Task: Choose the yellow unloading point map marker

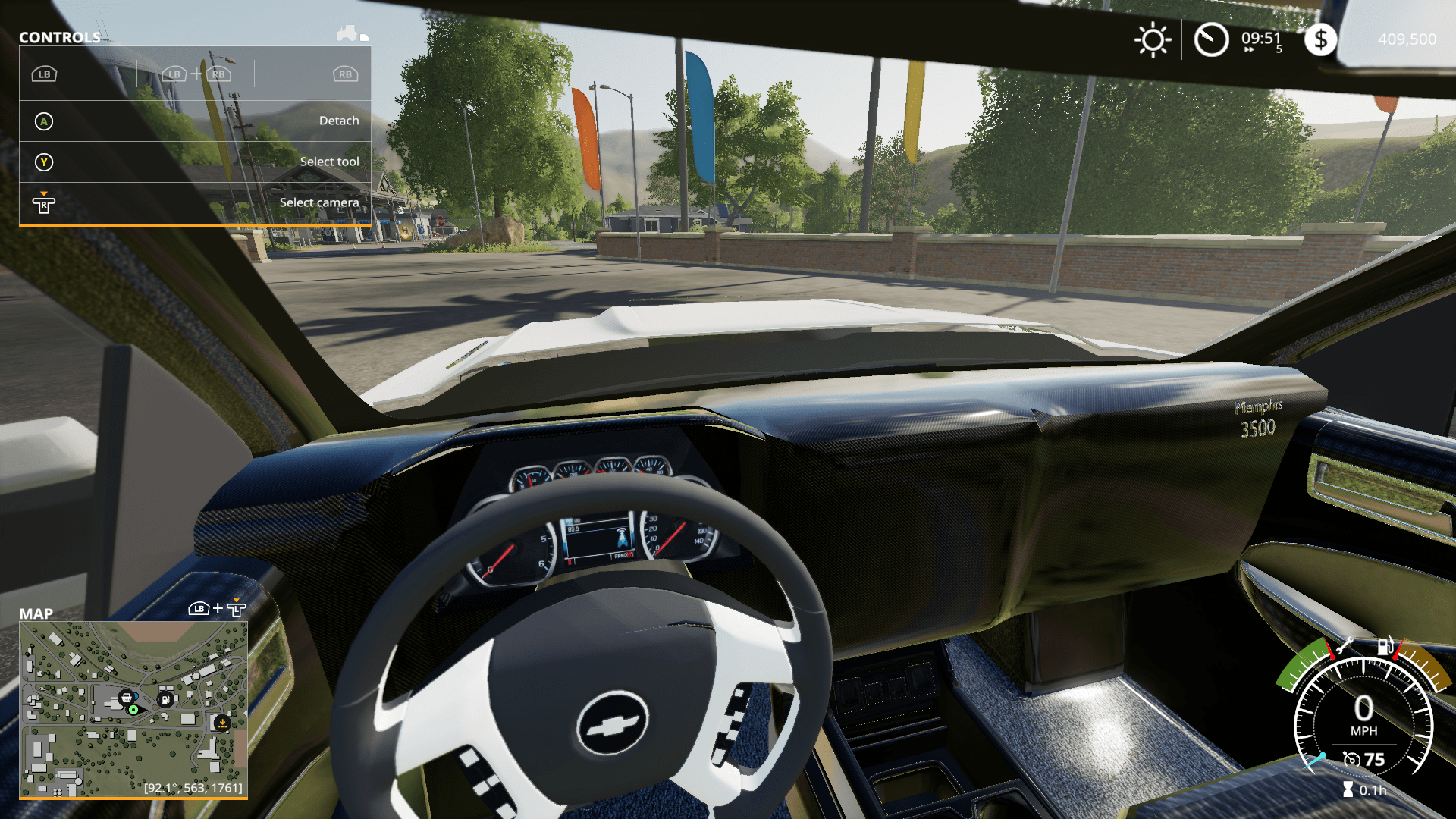Action: [222, 723]
